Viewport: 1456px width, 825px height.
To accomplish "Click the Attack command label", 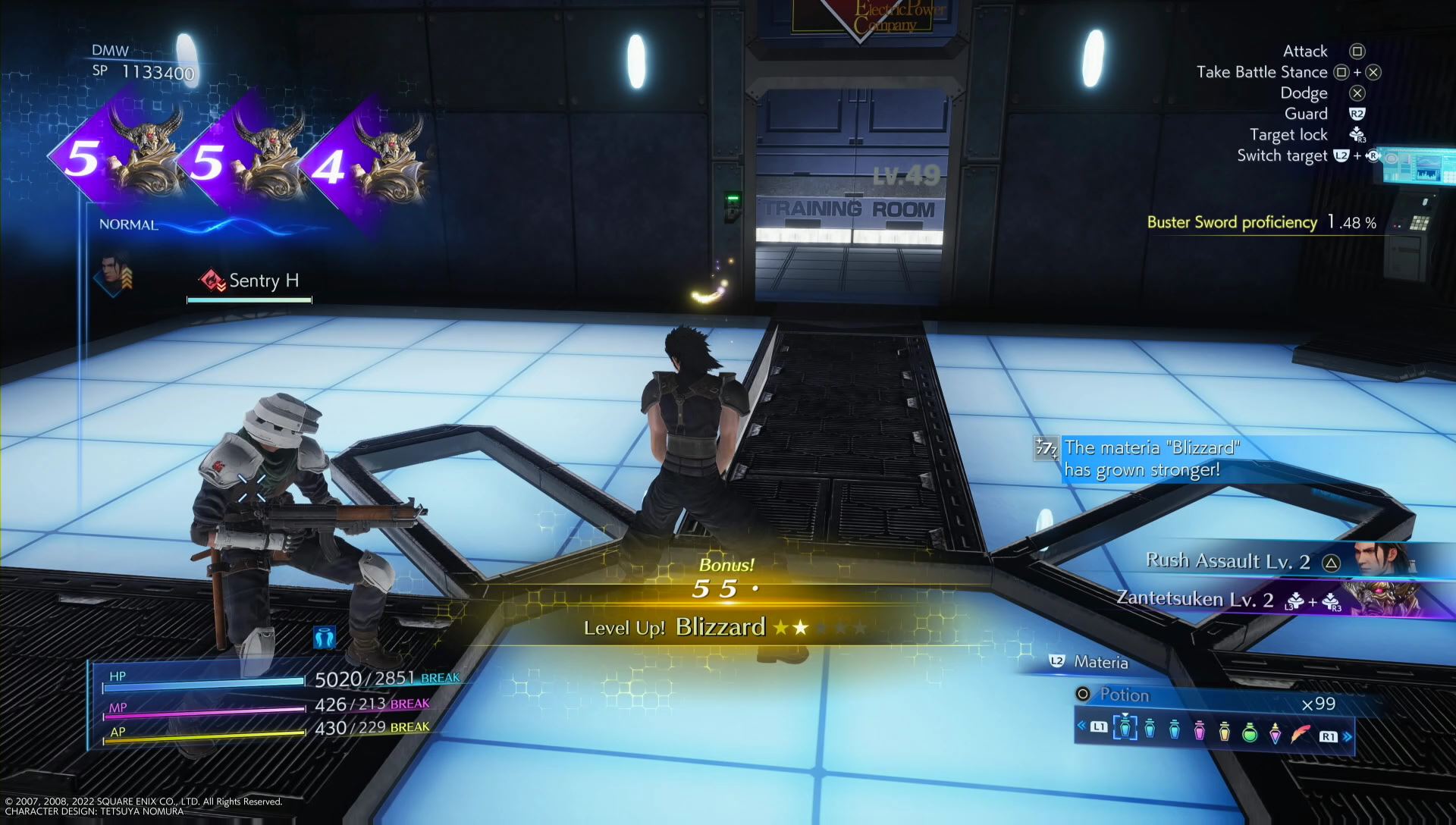I will point(1304,51).
